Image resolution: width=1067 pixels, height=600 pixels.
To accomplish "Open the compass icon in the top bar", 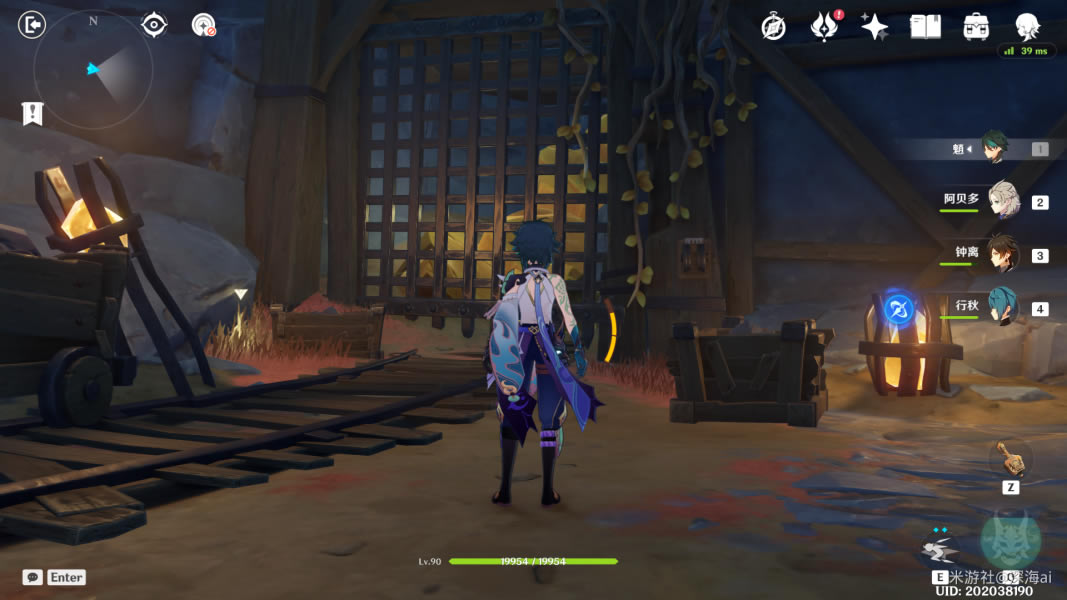I will [773, 27].
